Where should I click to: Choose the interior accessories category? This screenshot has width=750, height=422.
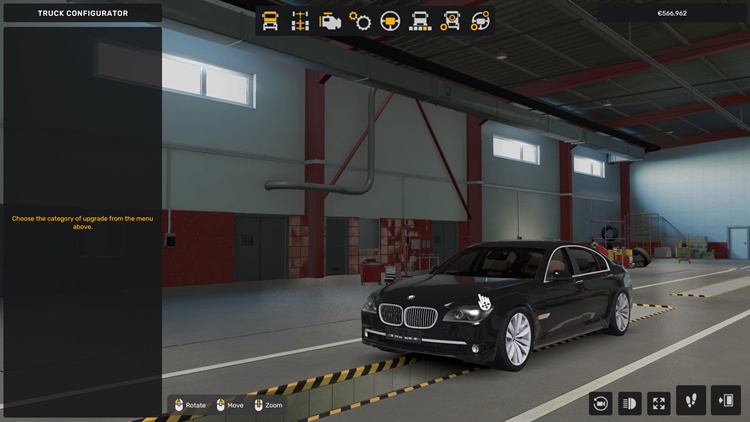(481, 20)
